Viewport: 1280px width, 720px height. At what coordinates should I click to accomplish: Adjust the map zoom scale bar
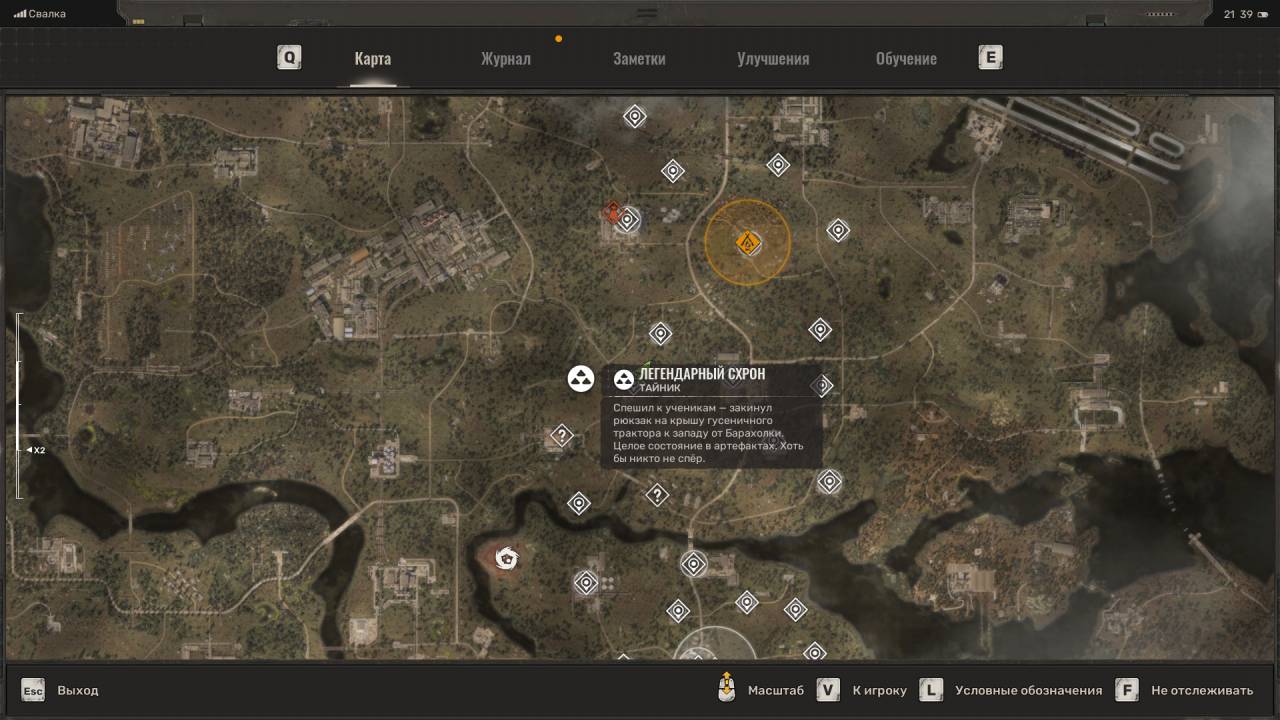(18, 405)
